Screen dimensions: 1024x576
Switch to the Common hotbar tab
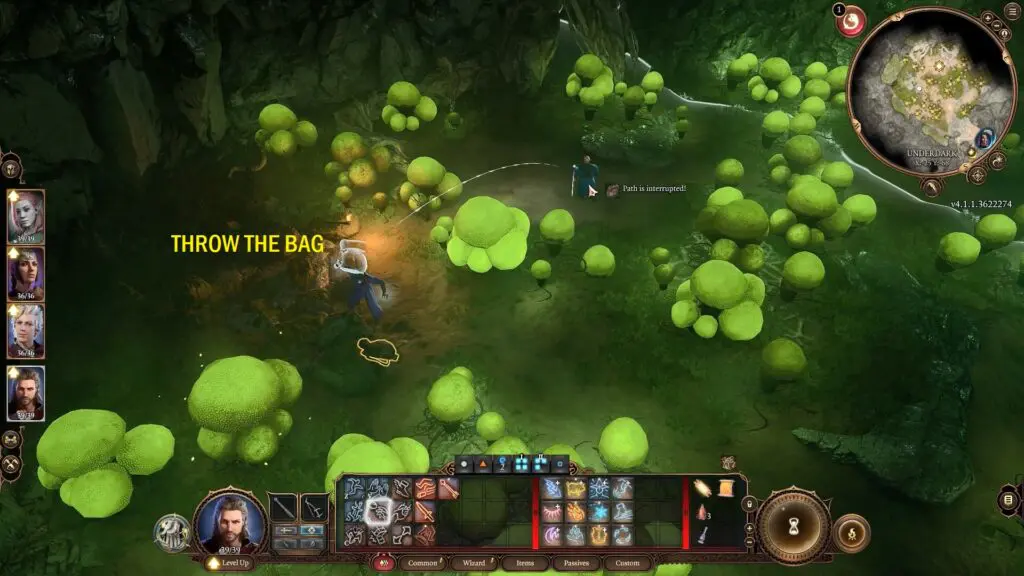point(422,563)
